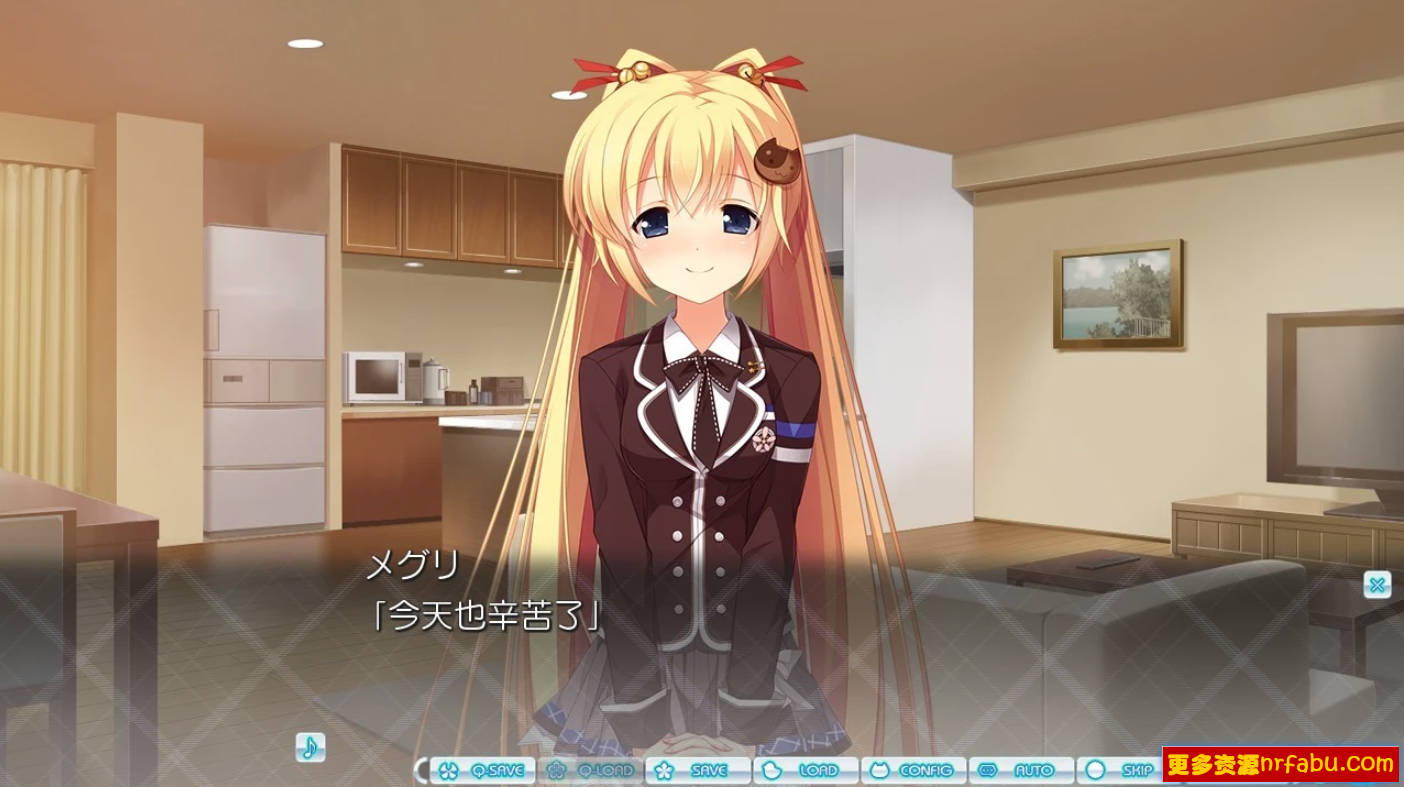Viewport: 1404px width, 787px height.
Task: Click the capsule icon beside AUTO
Action: pos(987,771)
